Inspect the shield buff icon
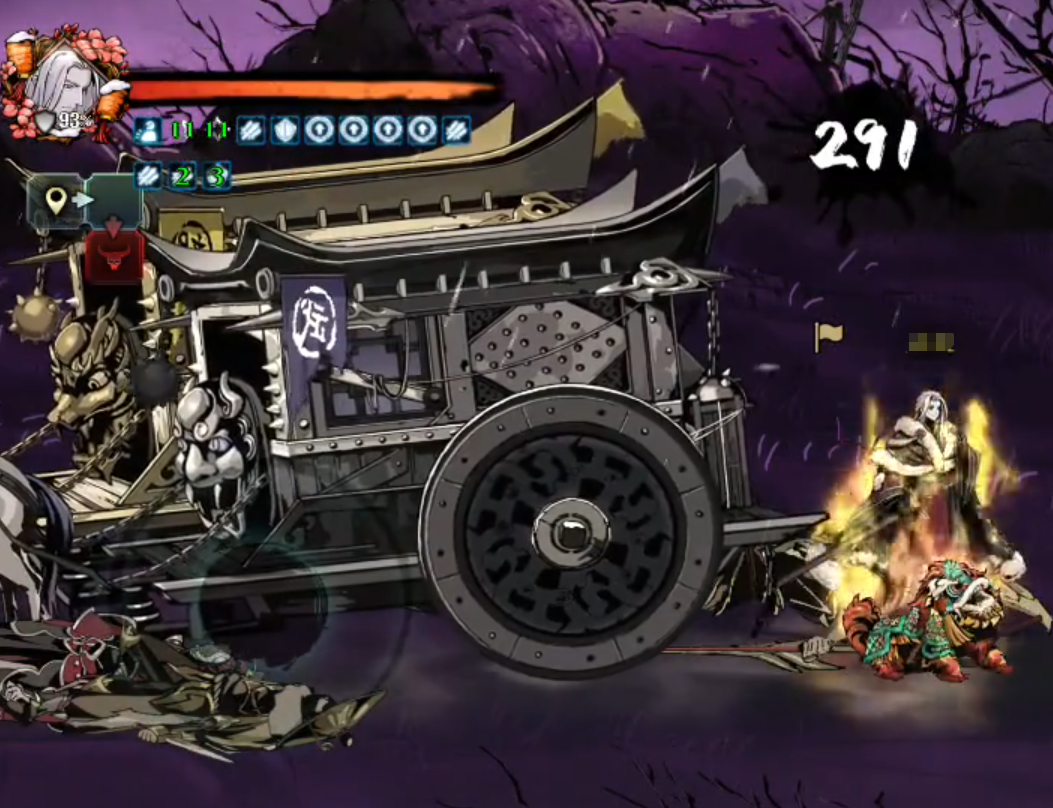1053x808 pixels. (x=285, y=130)
